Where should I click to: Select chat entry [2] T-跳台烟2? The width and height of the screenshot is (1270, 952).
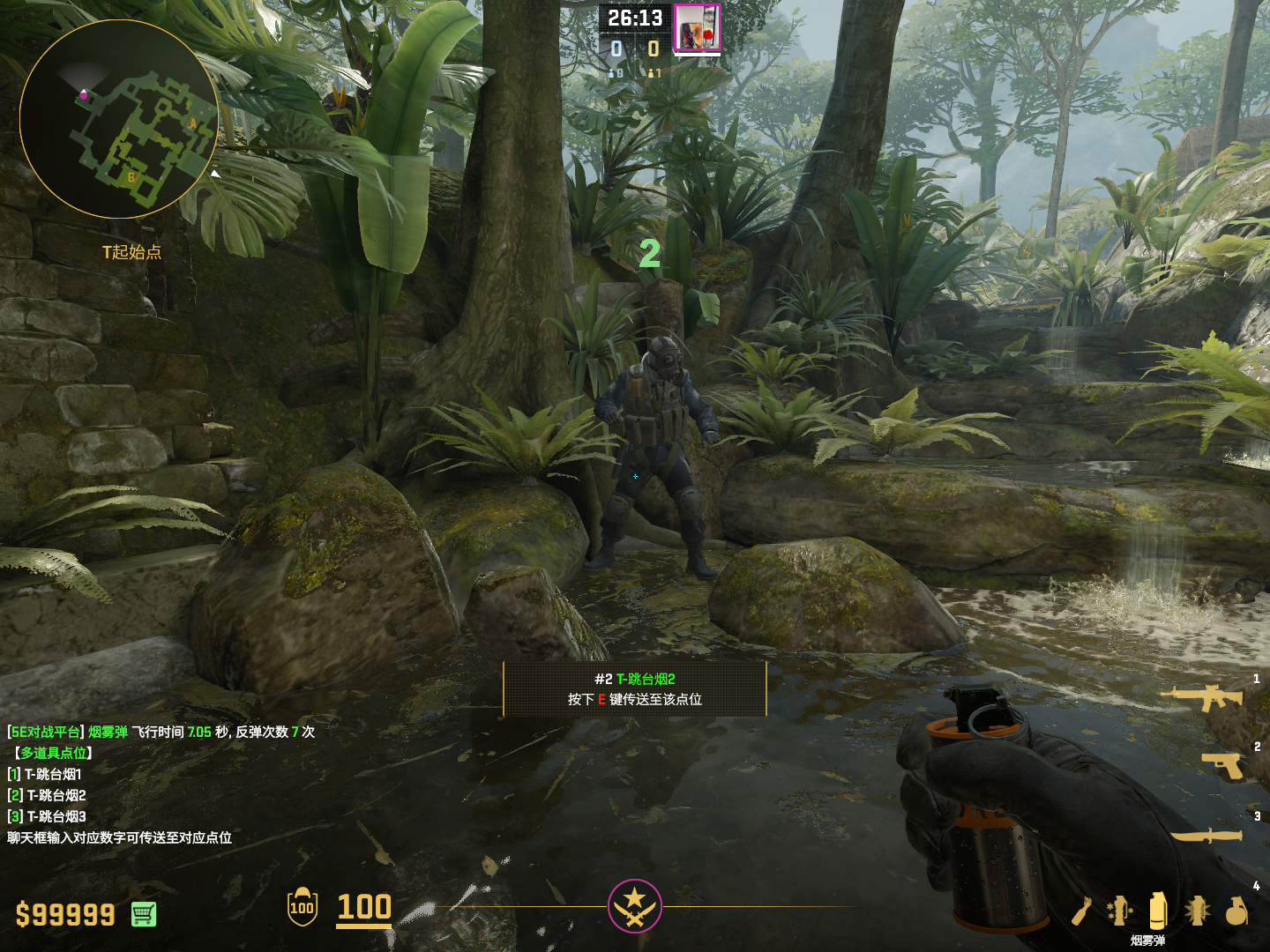point(48,795)
